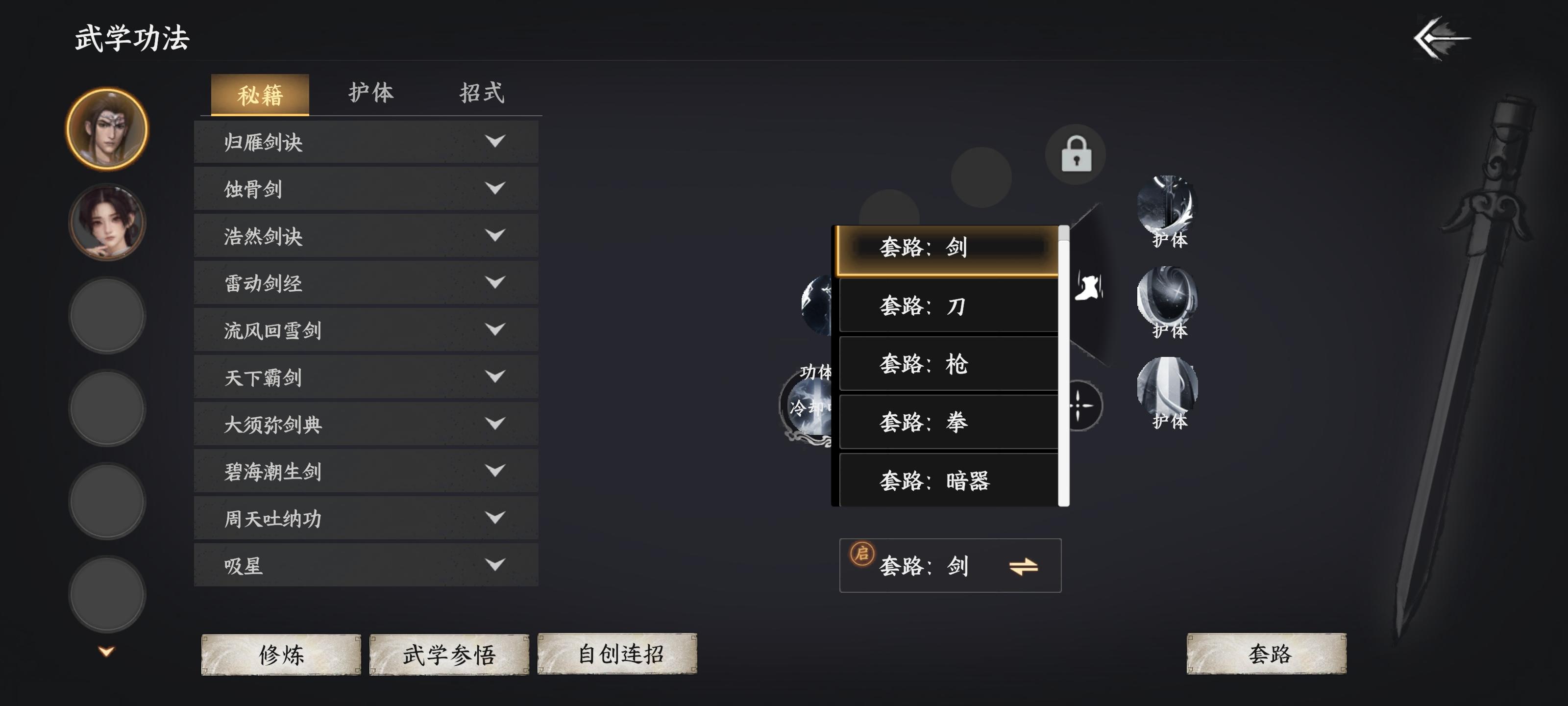Expand the 天下霸剑 manual entry

click(x=365, y=378)
